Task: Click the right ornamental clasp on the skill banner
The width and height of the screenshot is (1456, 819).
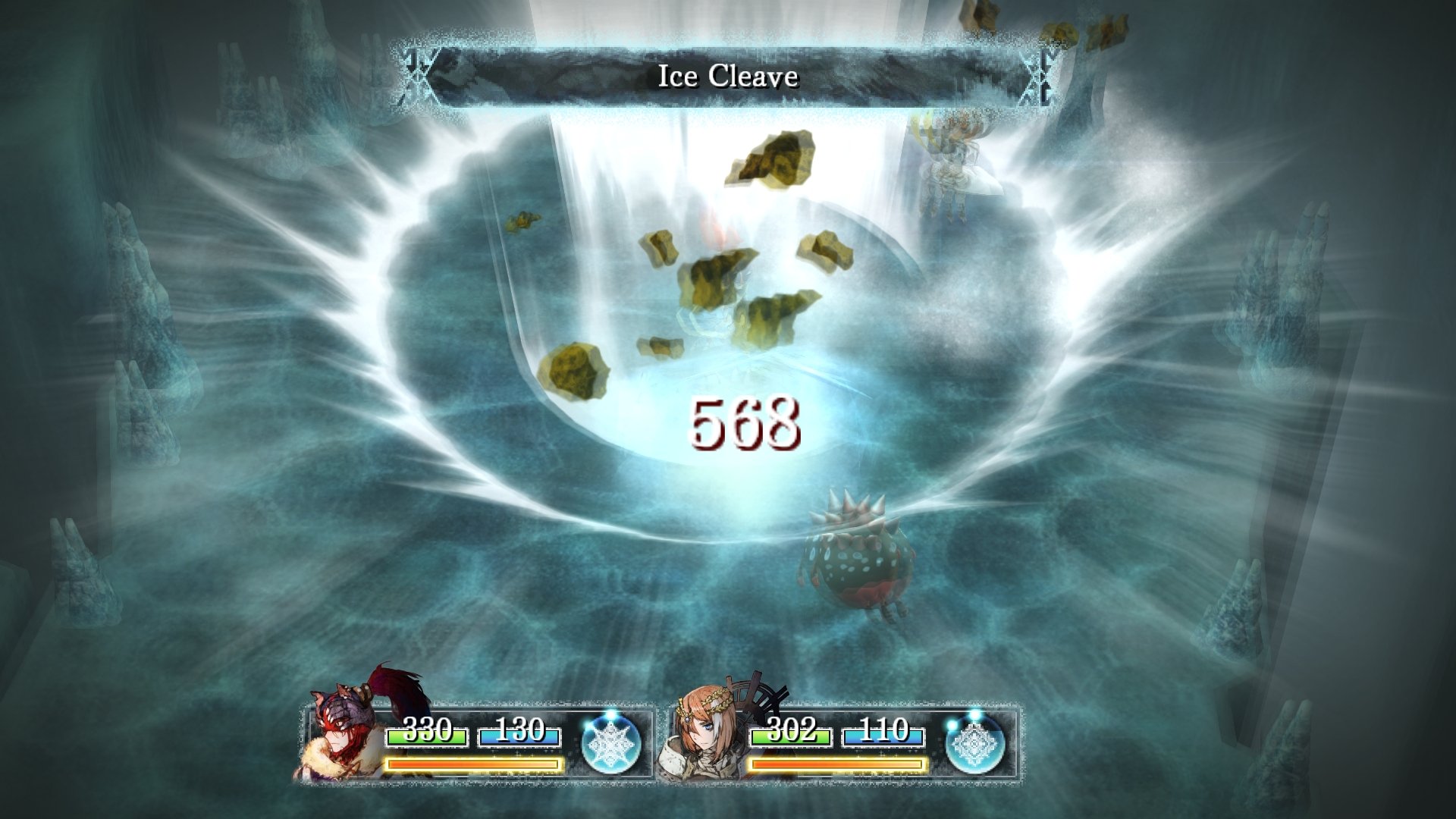Action: [x=1040, y=76]
